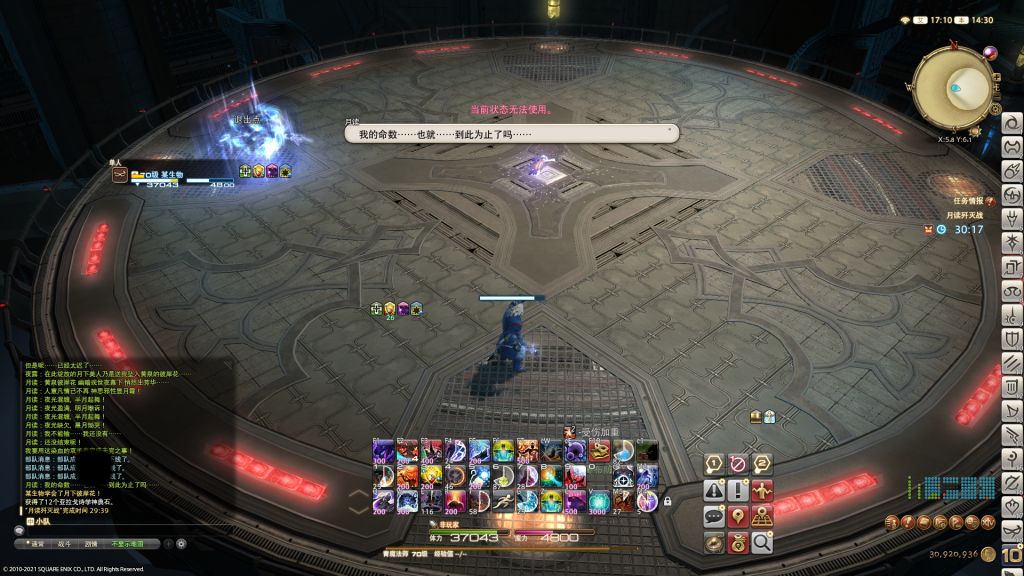Switch to the 通常 chat tab
Viewport: 1024px width, 576px height.
[37, 544]
